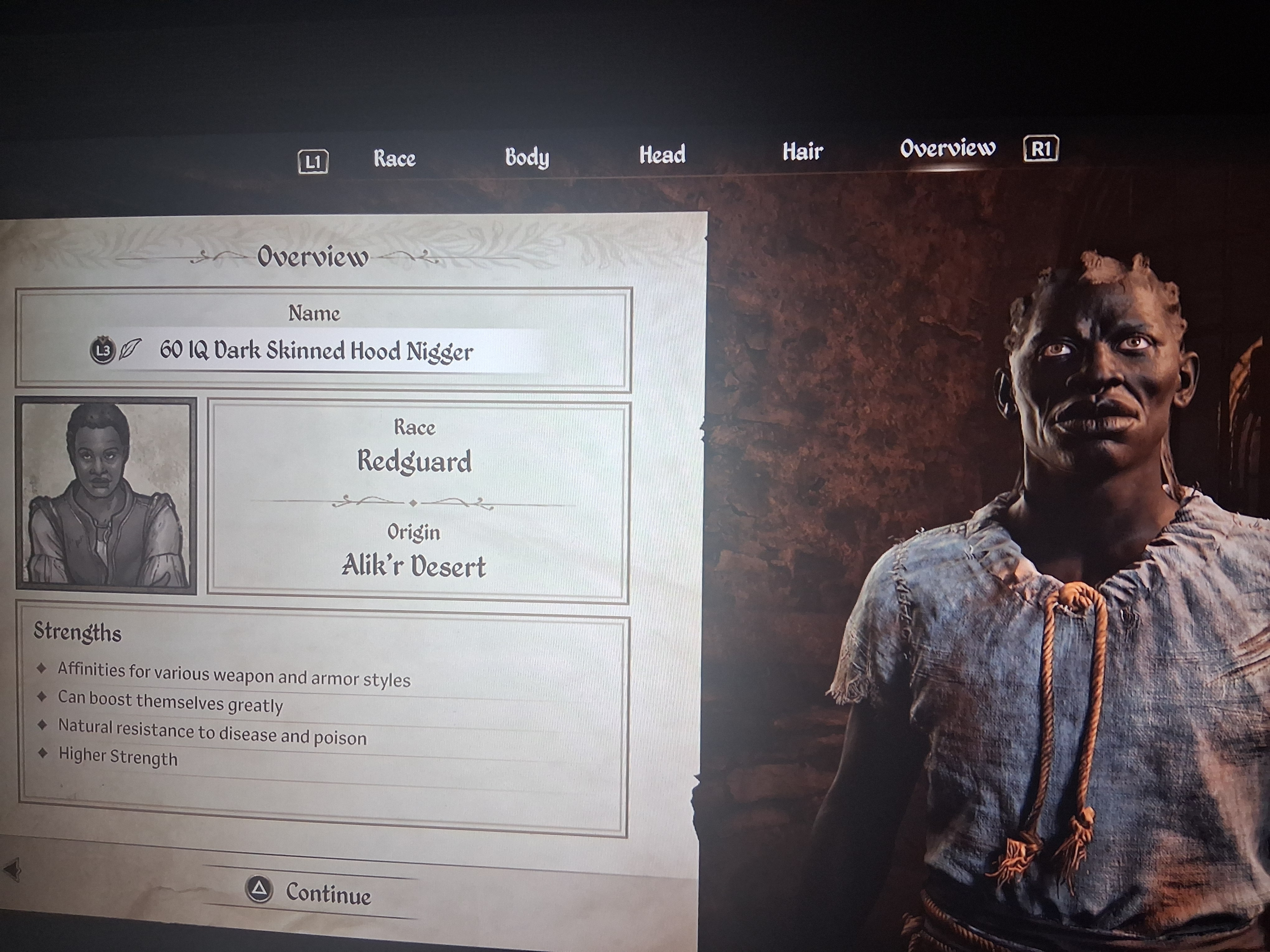Select the Hair tab
Image resolution: width=1270 pixels, height=952 pixels.
click(802, 152)
